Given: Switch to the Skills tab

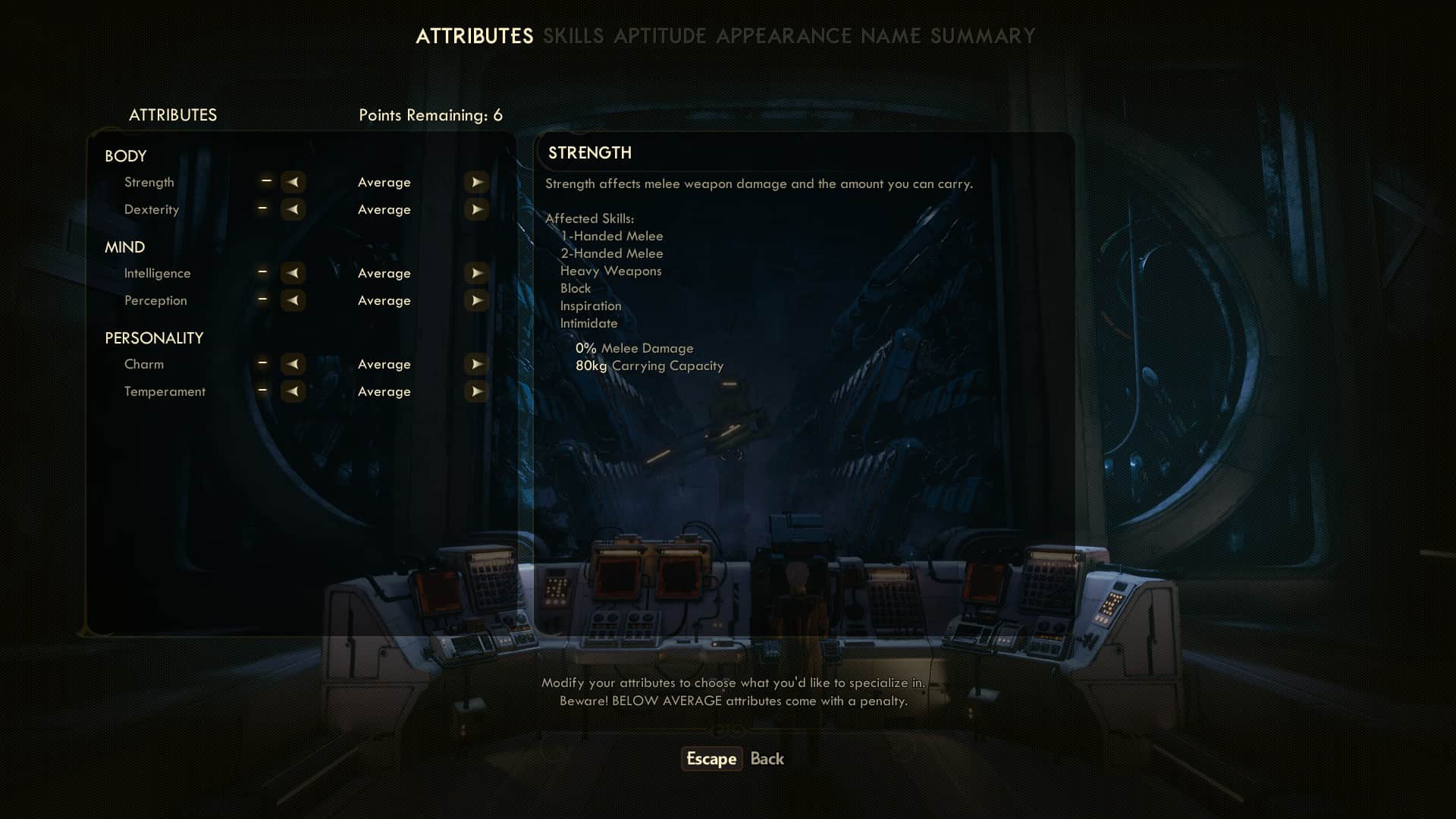Looking at the screenshot, I should coord(573,36).
